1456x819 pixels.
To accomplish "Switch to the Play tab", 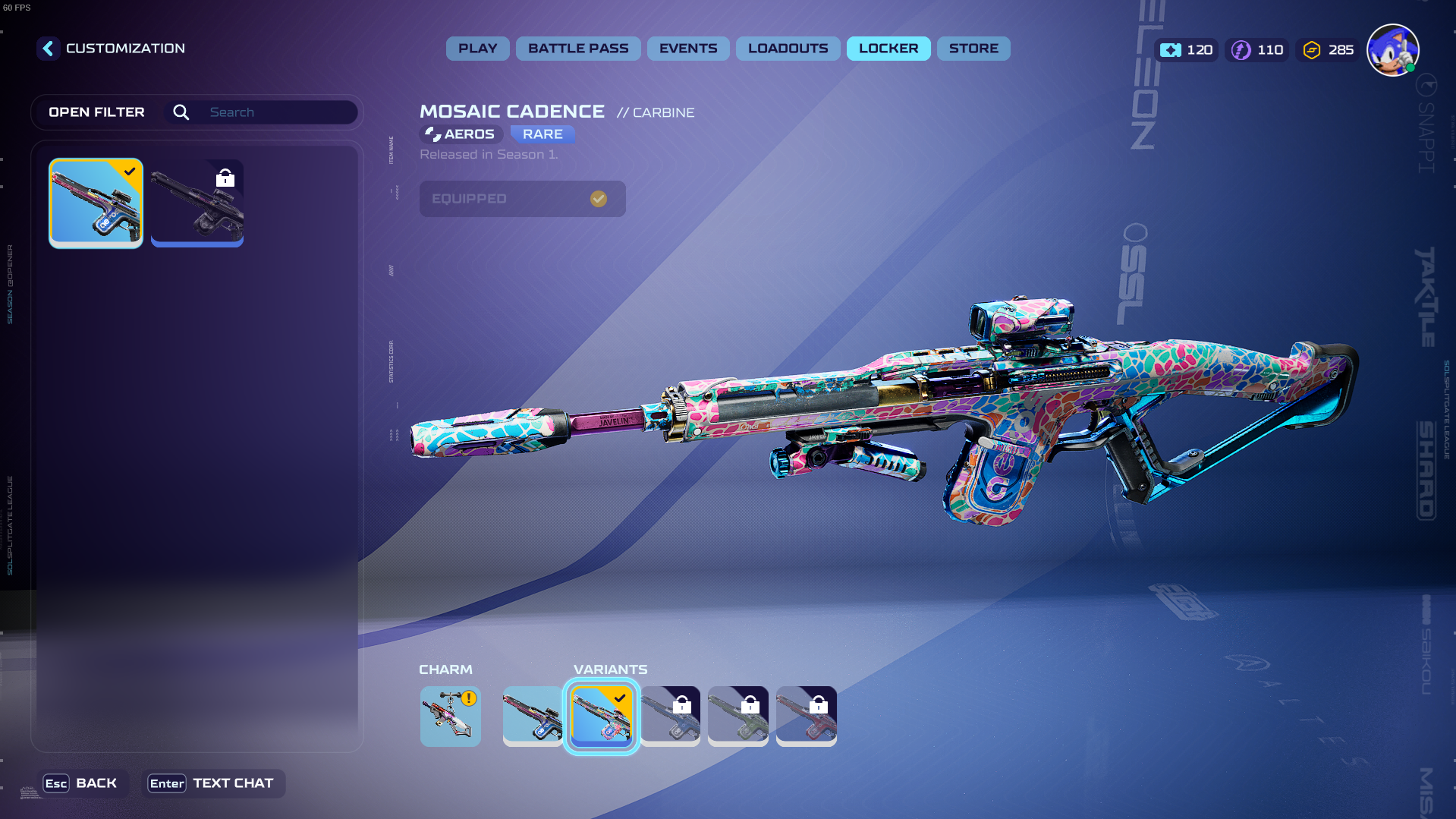I will click(477, 49).
